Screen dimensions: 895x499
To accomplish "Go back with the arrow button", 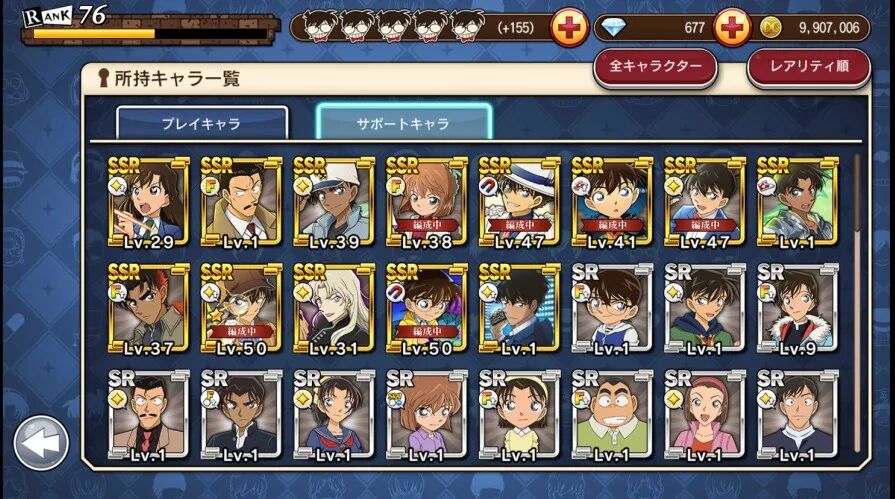I will pos(40,443).
